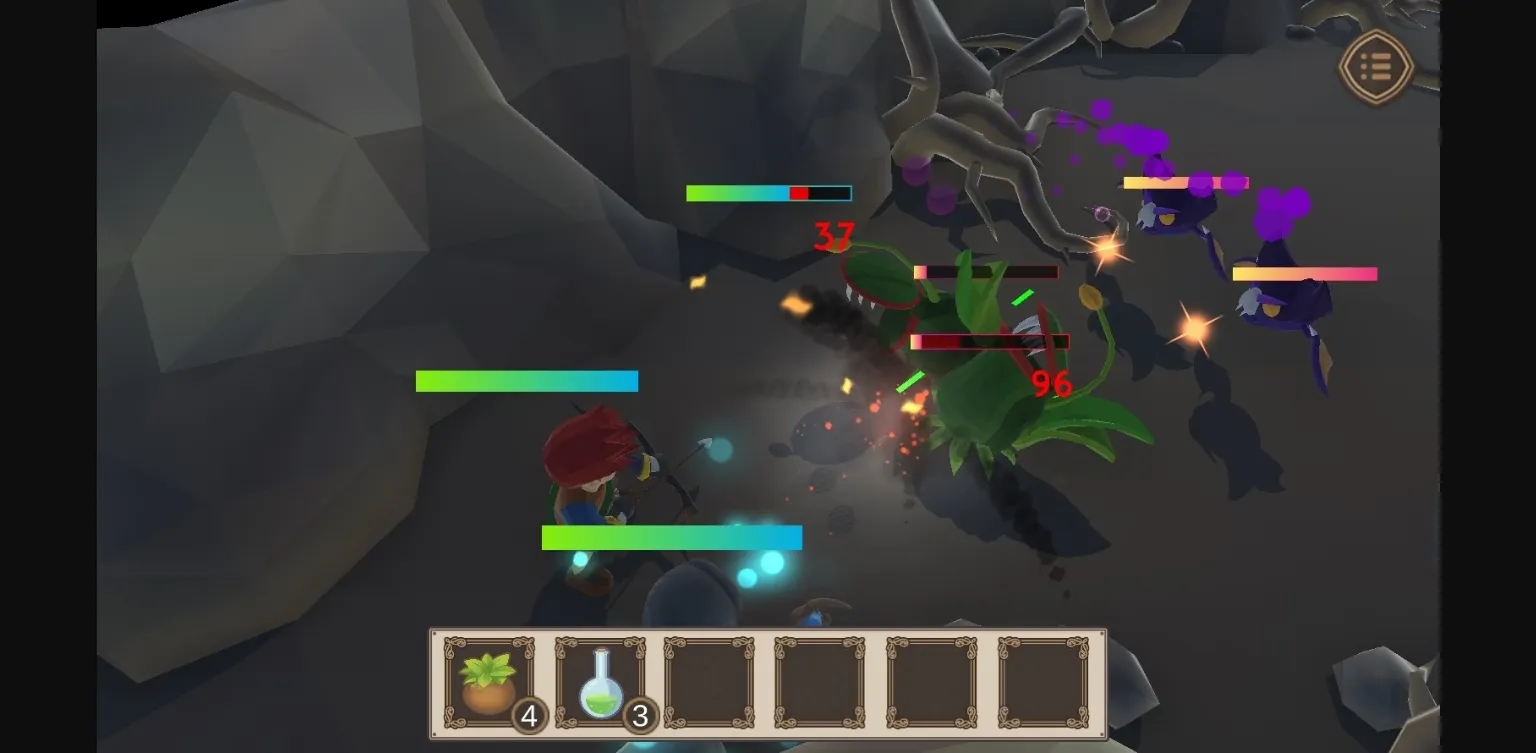The width and height of the screenshot is (1536, 753).
Task: Use the green potion flask slot
Action: tap(600, 683)
